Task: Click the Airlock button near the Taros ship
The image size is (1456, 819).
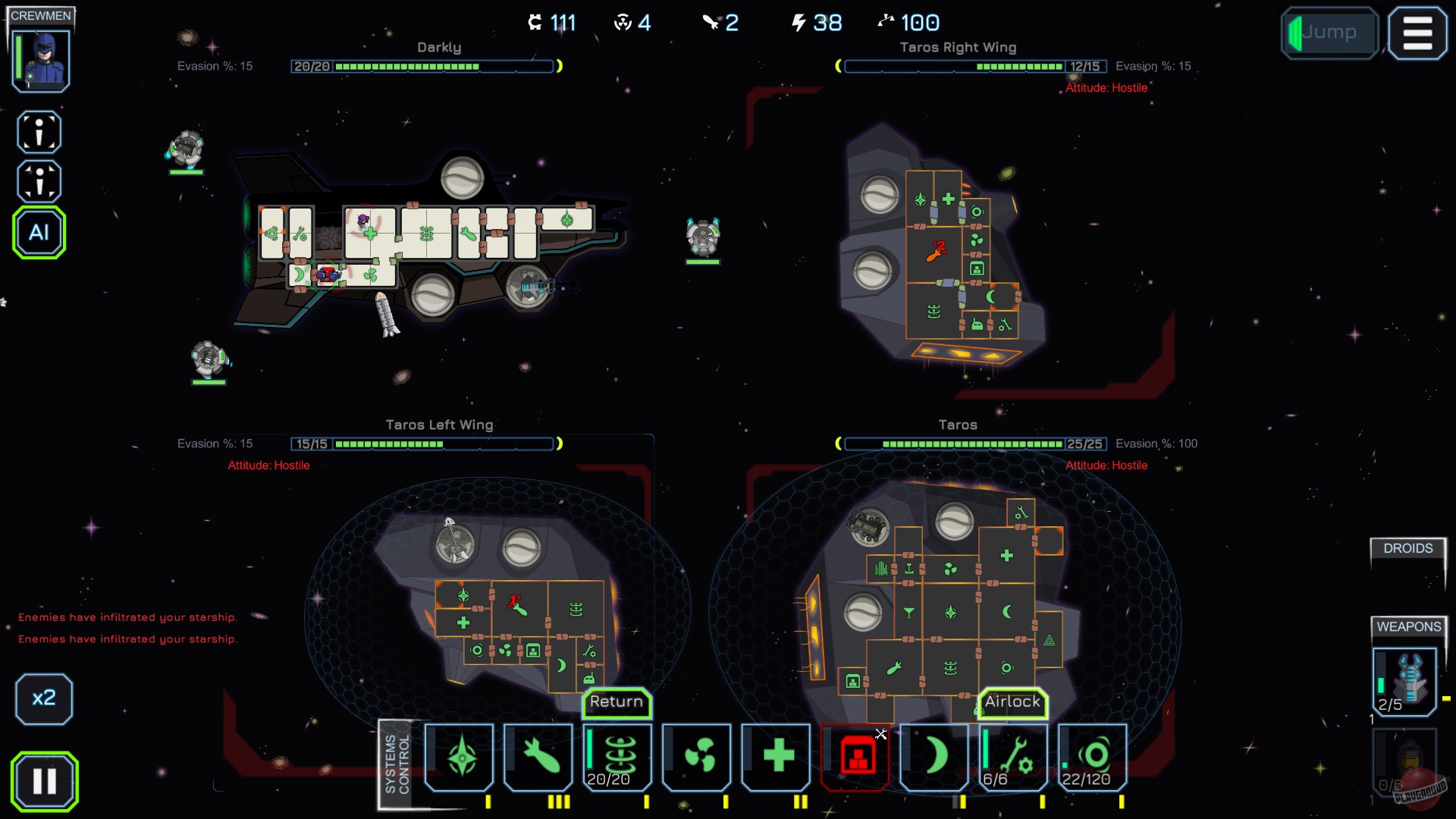Action: click(x=1014, y=701)
